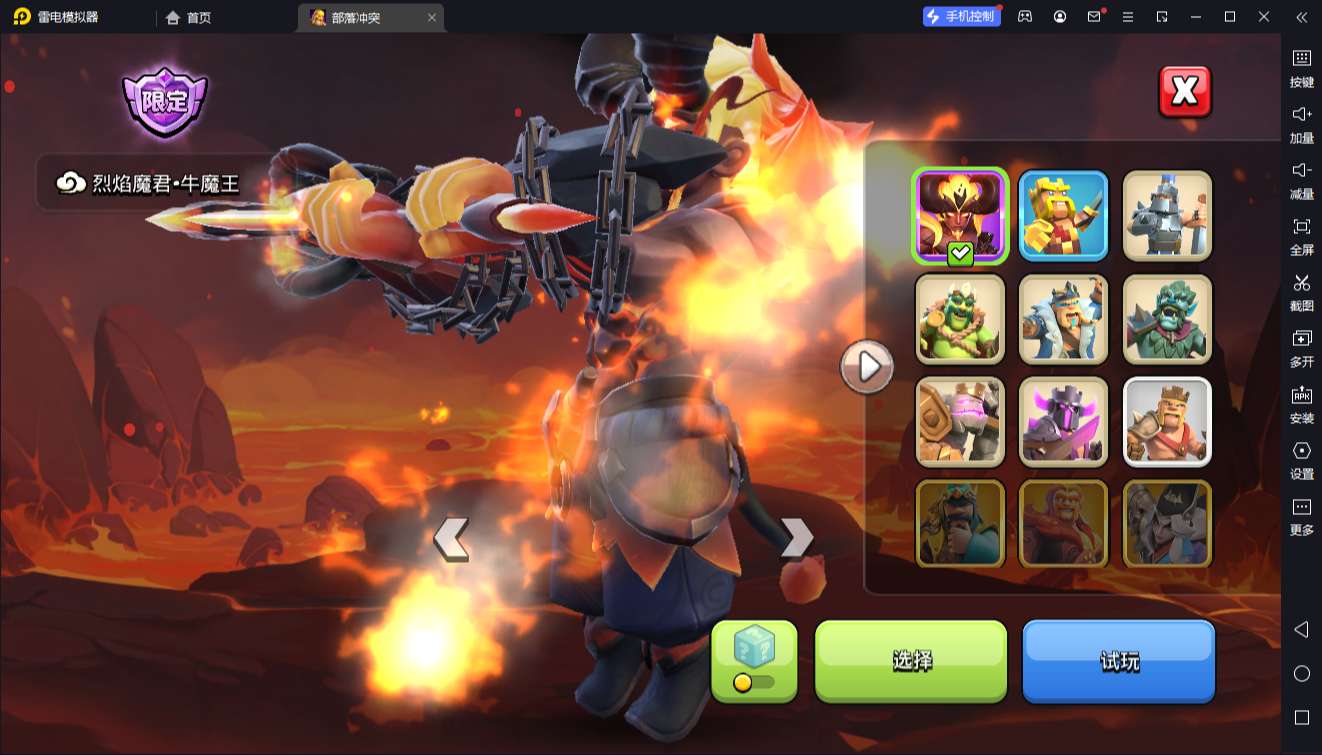1322x755 pixels.
Task: Choose the purple P.E.K.K.A king skin
Action: 1063,422
